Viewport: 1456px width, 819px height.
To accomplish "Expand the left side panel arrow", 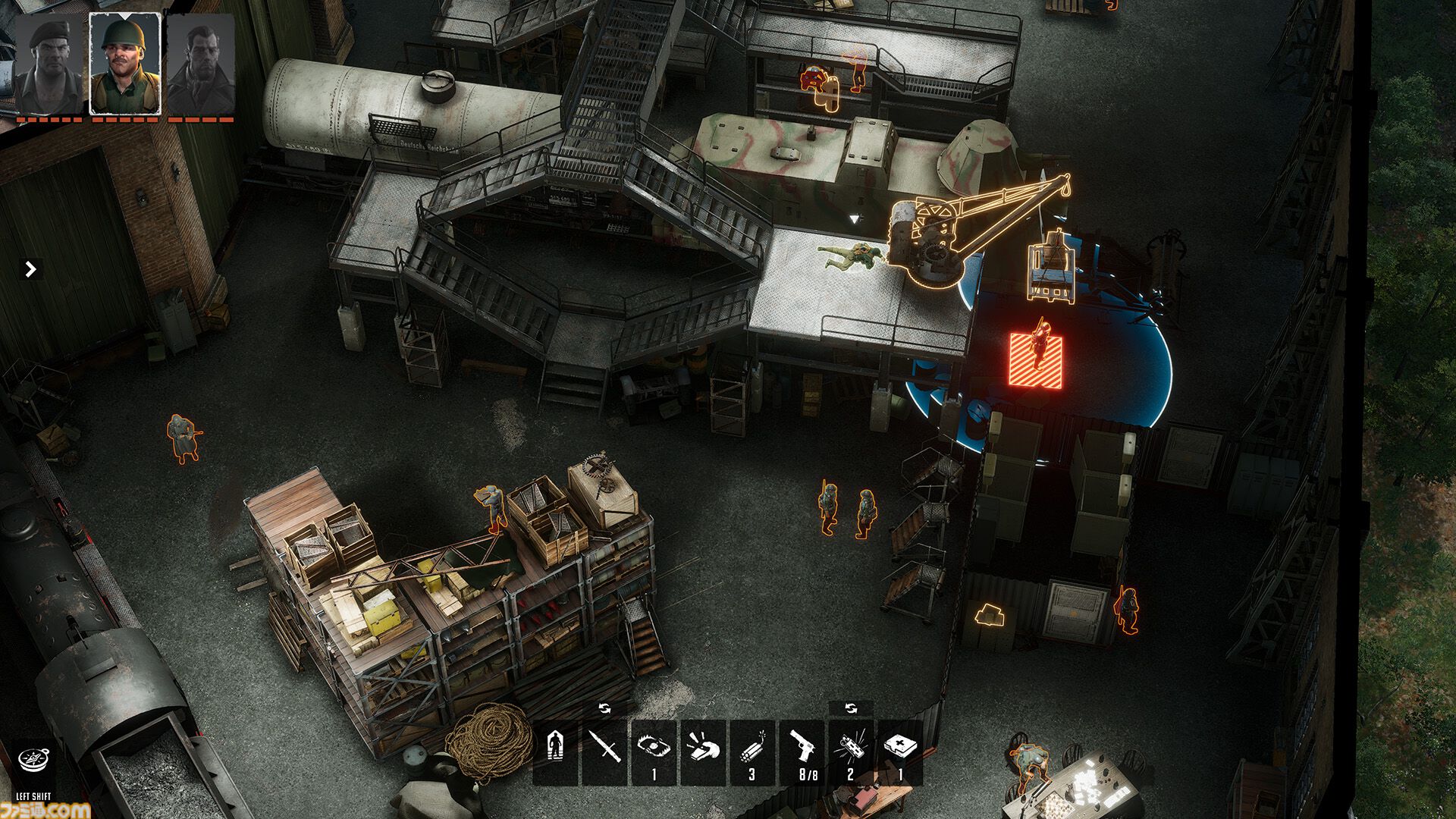I will 30,269.
